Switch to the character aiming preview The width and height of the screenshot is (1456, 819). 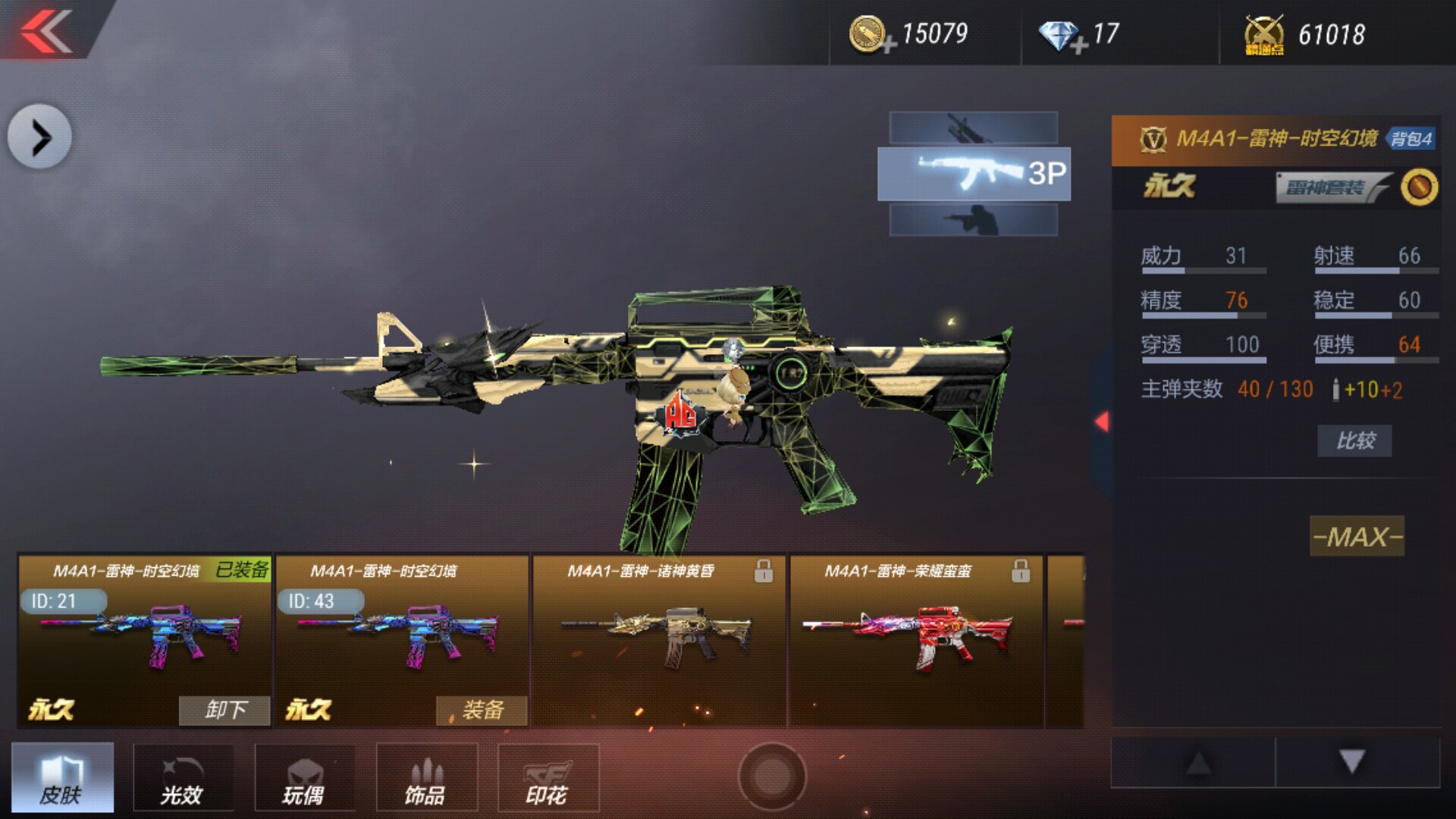point(974,220)
